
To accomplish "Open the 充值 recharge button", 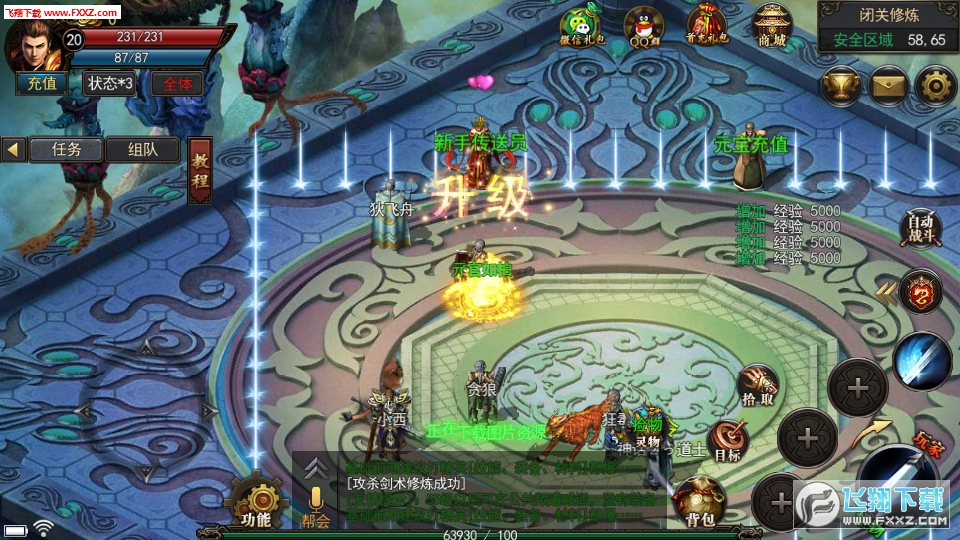I will tap(42, 84).
